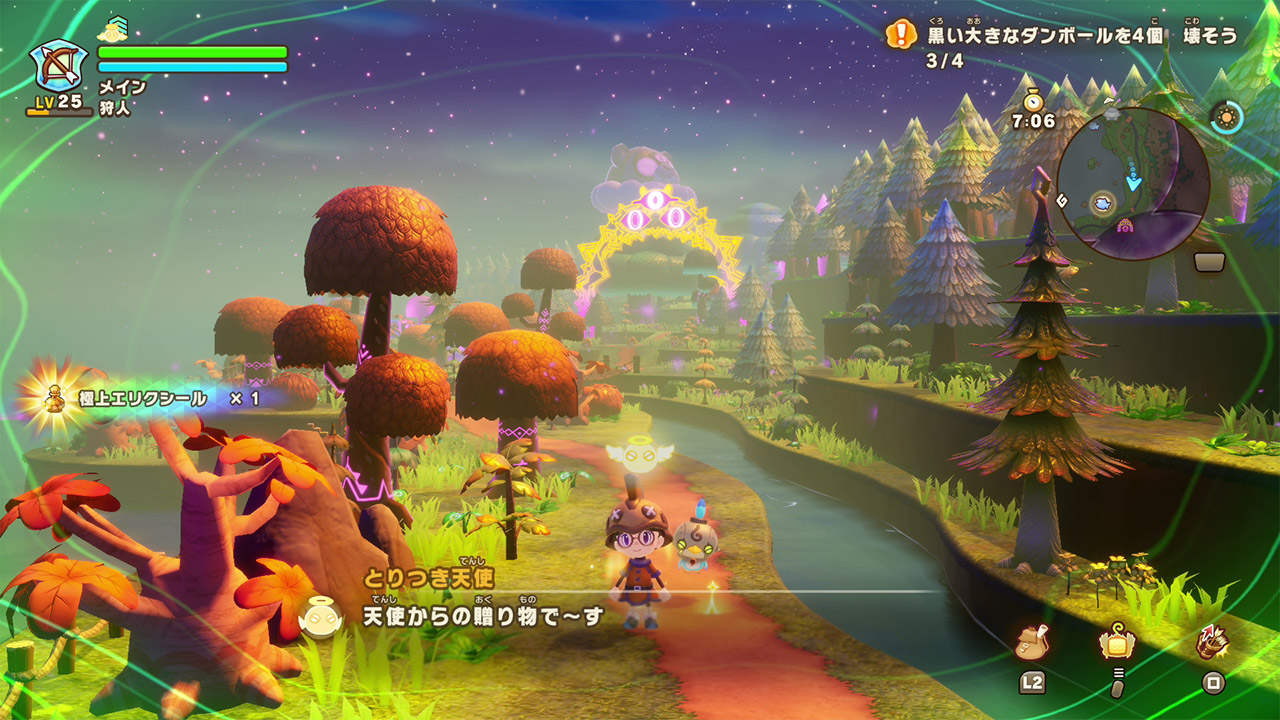Select the purple gate marker on minimap
This screenshot has height=720, width=1280.
1126,226
